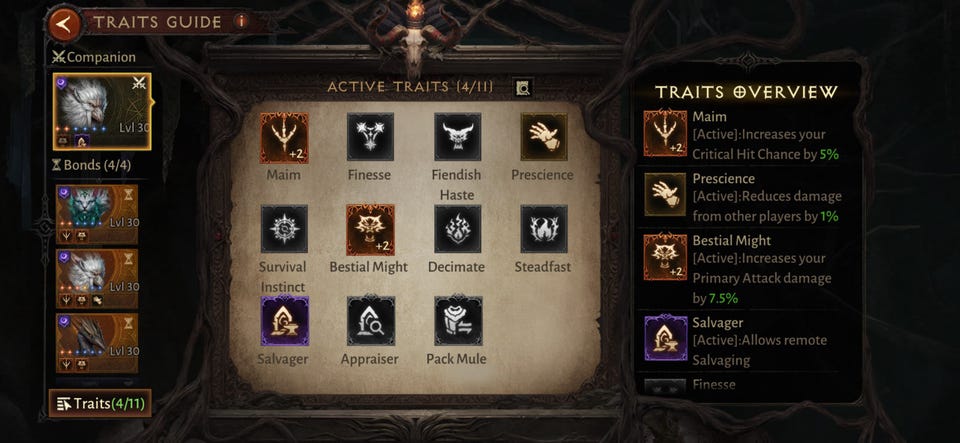Select the Maim trait icon in Active Traits
The height and width of the screenshot is (443, 960).
pos(284,137)
